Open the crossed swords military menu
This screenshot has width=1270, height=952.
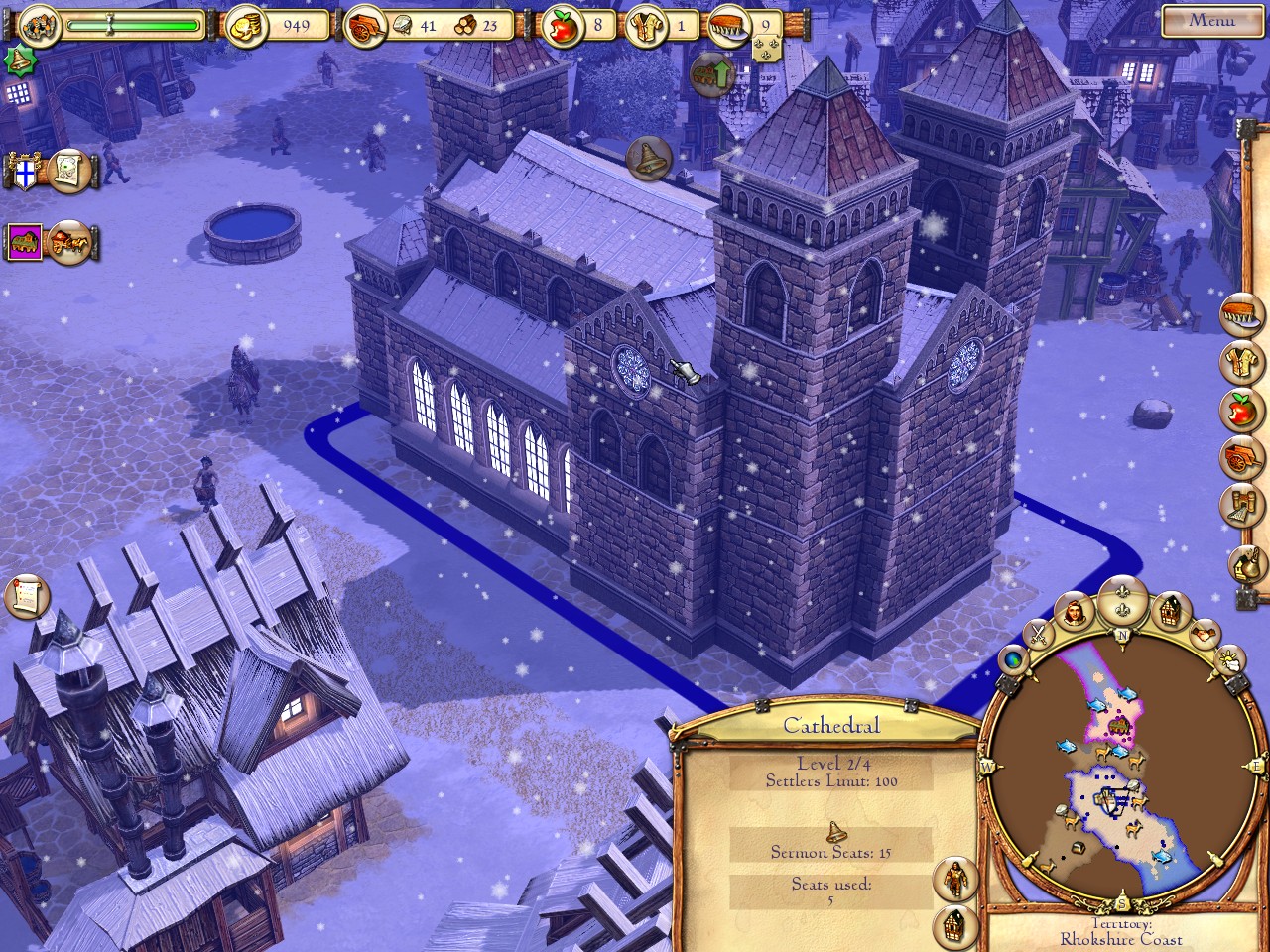(1038, 632)
